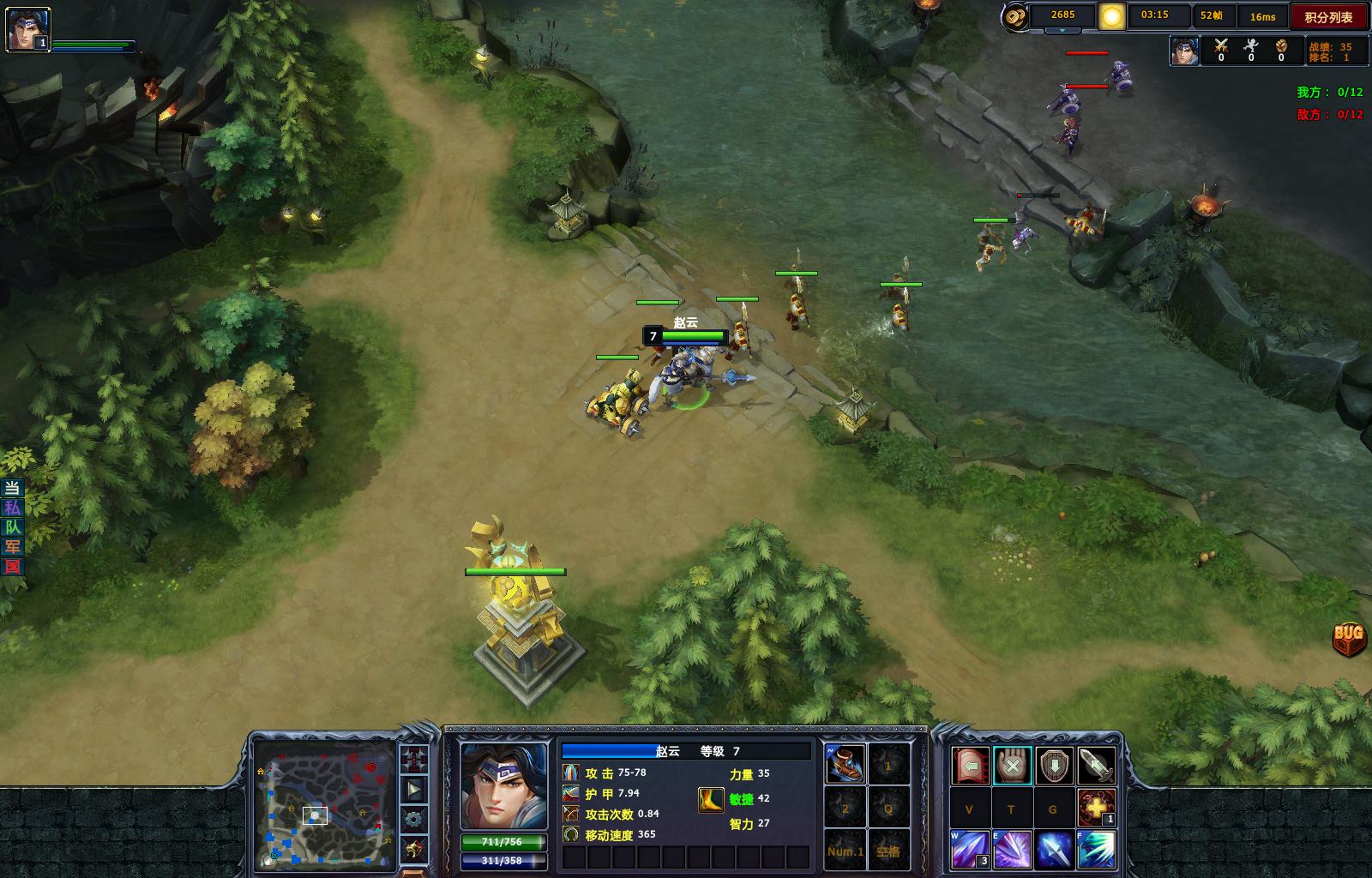
Task: Select the move command arrow icon
Action: 970,765
